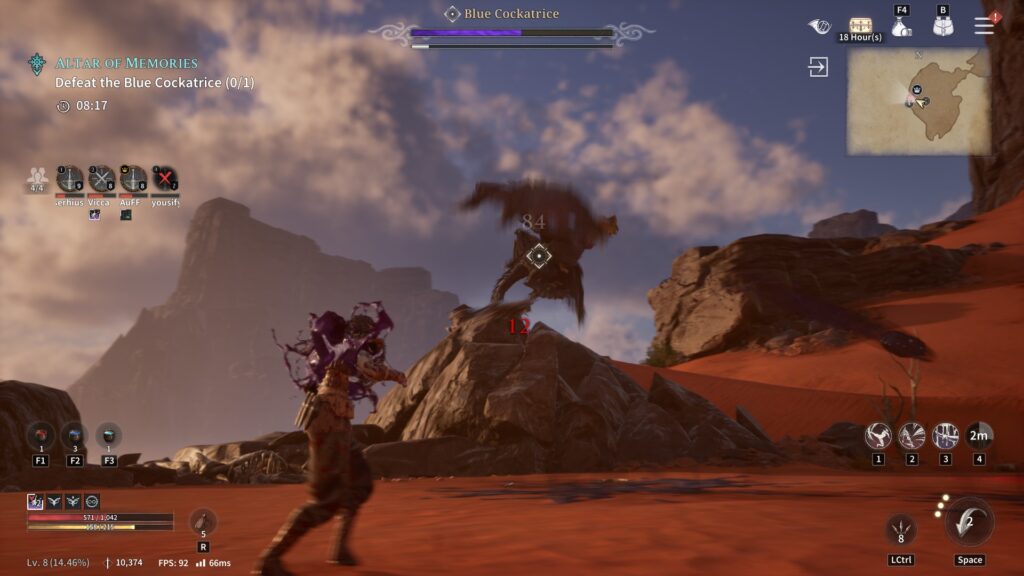Open the backpack inventory
The image size is (1024, 576).
coord(943,26)
